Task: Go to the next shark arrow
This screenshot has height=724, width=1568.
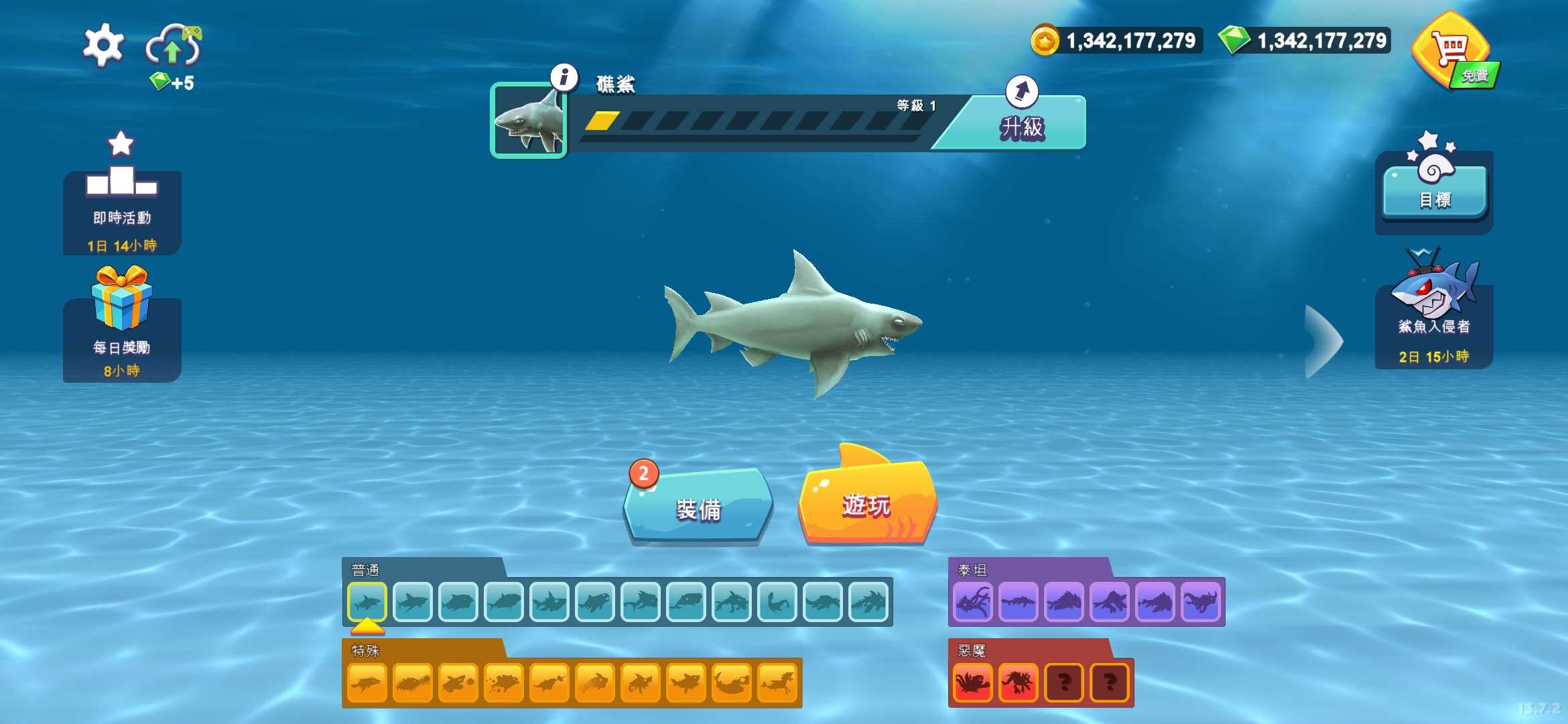Action: [1323, 342]
